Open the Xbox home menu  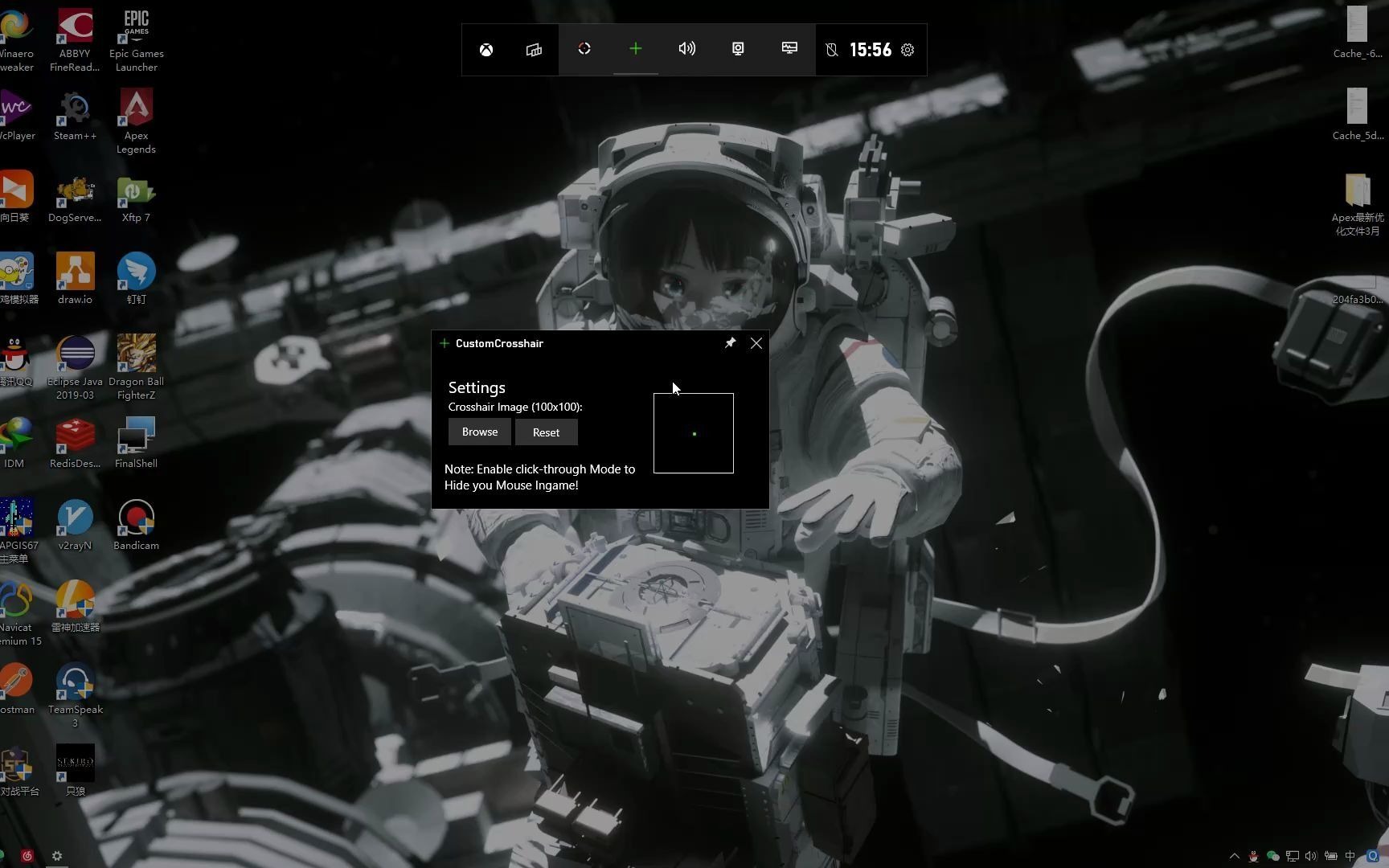click(x=486, y=49)
